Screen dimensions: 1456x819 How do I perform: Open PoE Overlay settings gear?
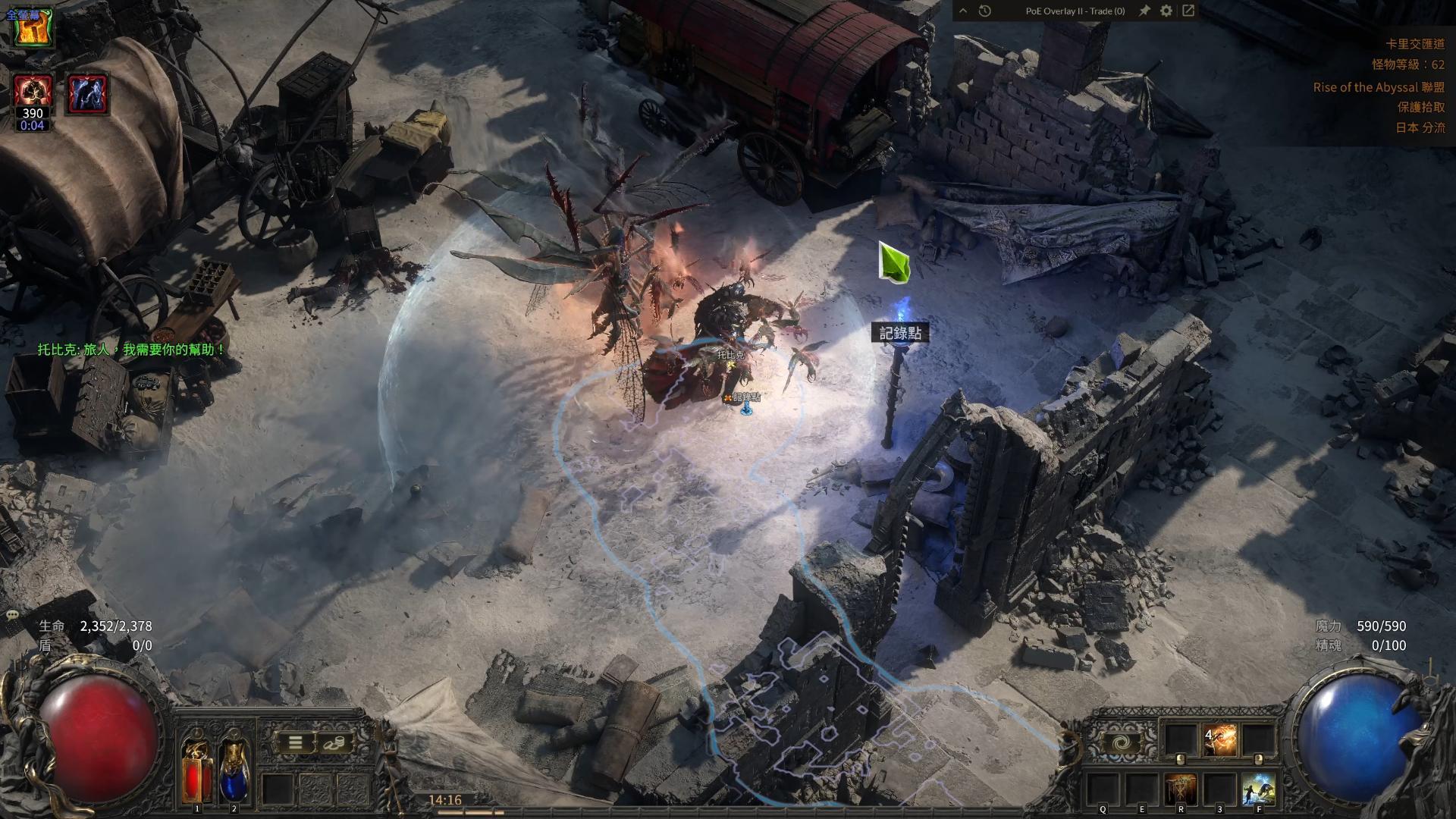(1166, 11)
